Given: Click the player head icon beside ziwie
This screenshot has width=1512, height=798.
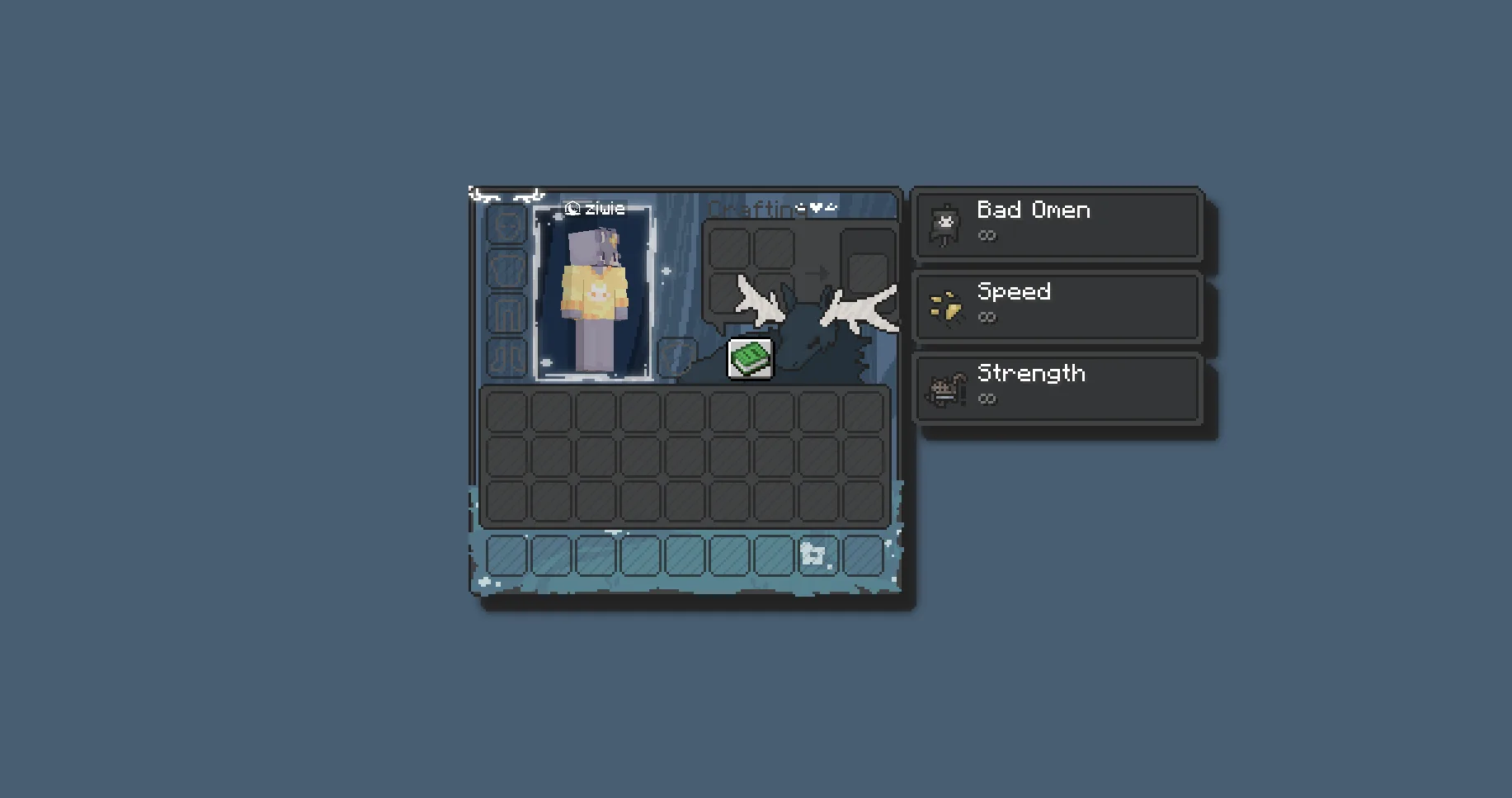Looking at the screenshot, I should click(571, 209).
